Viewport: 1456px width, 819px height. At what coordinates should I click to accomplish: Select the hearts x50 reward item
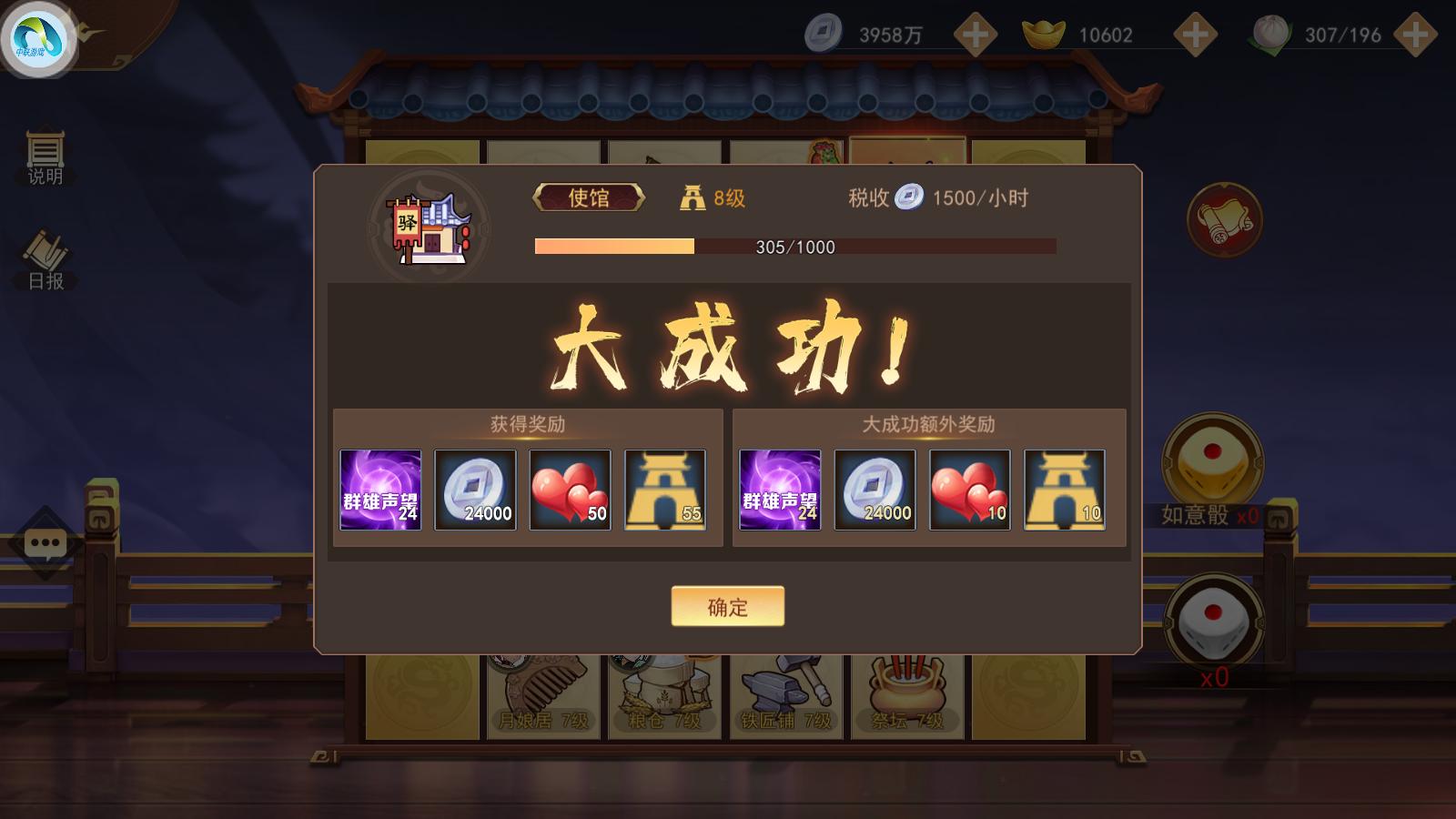571,489
